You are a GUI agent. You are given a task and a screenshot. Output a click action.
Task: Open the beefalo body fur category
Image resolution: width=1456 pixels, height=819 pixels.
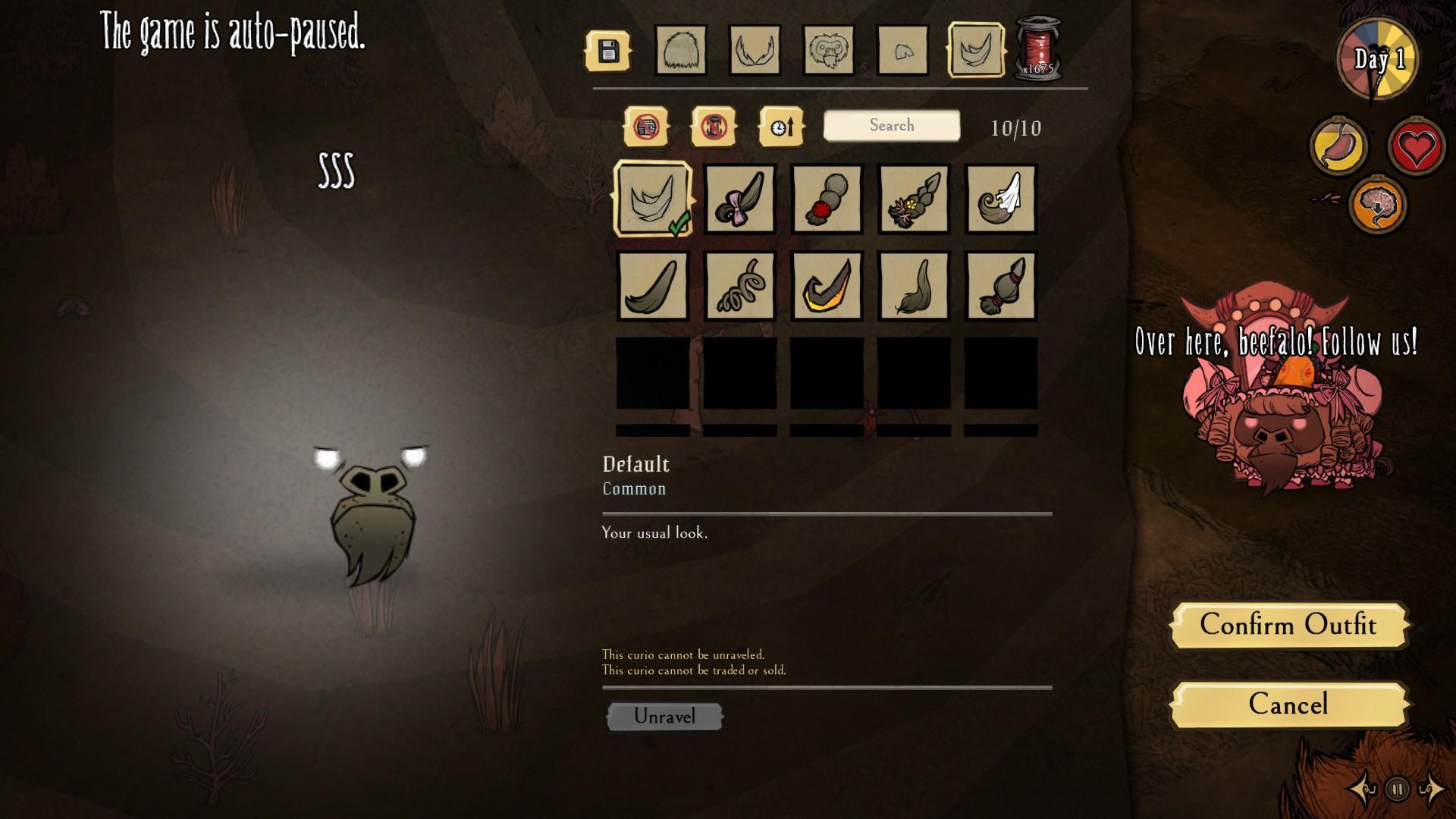[x=680, y=52]
